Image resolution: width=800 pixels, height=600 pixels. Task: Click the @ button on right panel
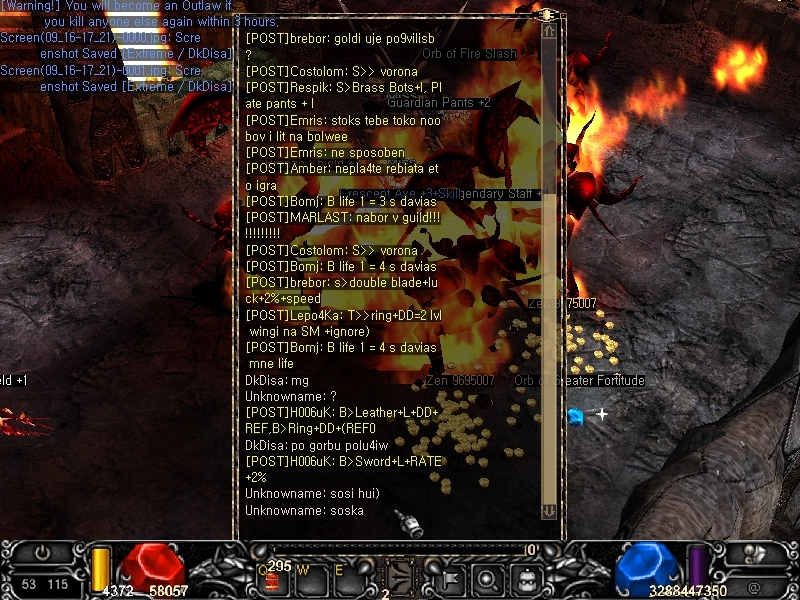coord(753,587)
